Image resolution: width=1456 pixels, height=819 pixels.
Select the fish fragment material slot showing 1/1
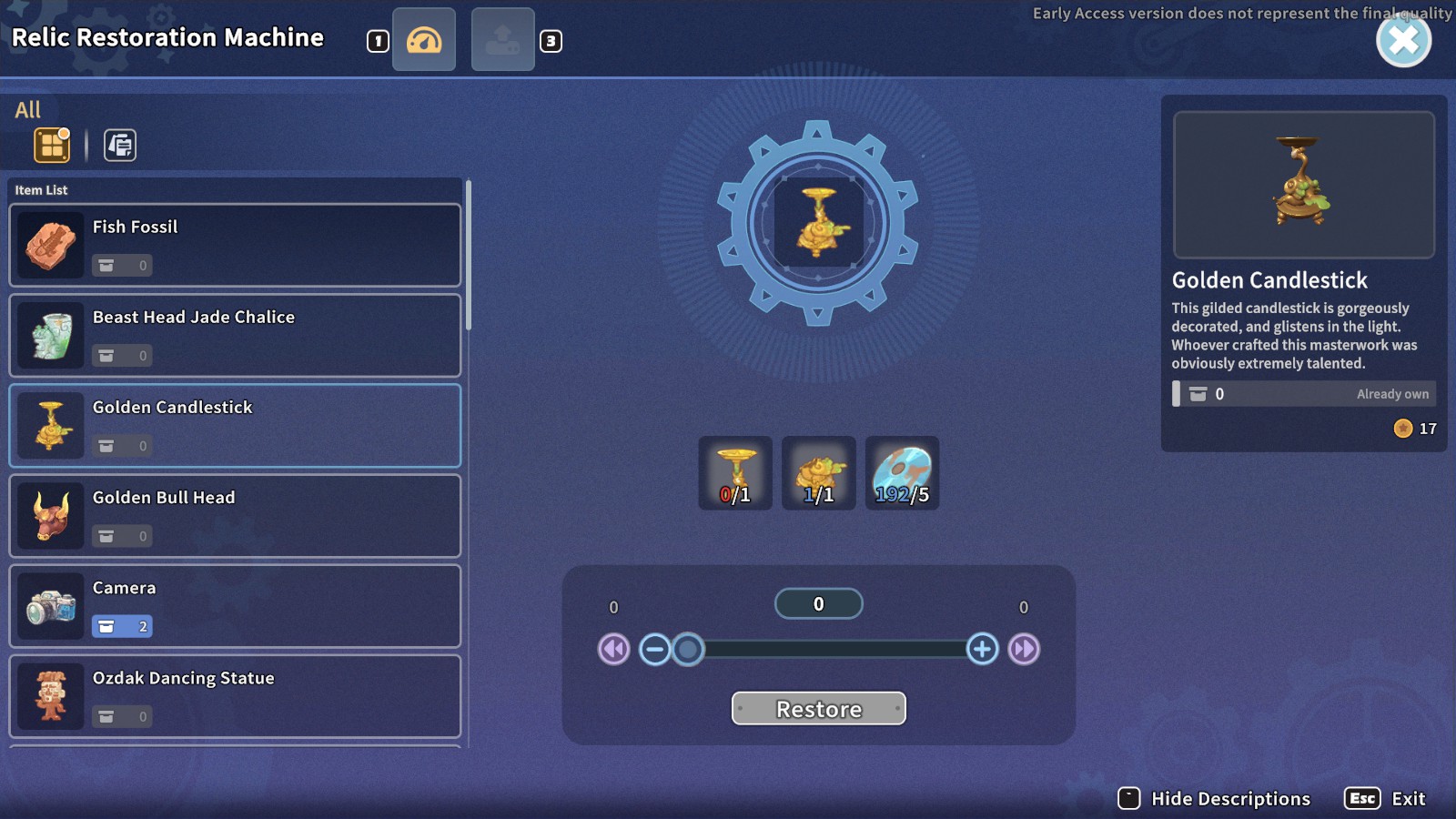[x=818, y=472]
